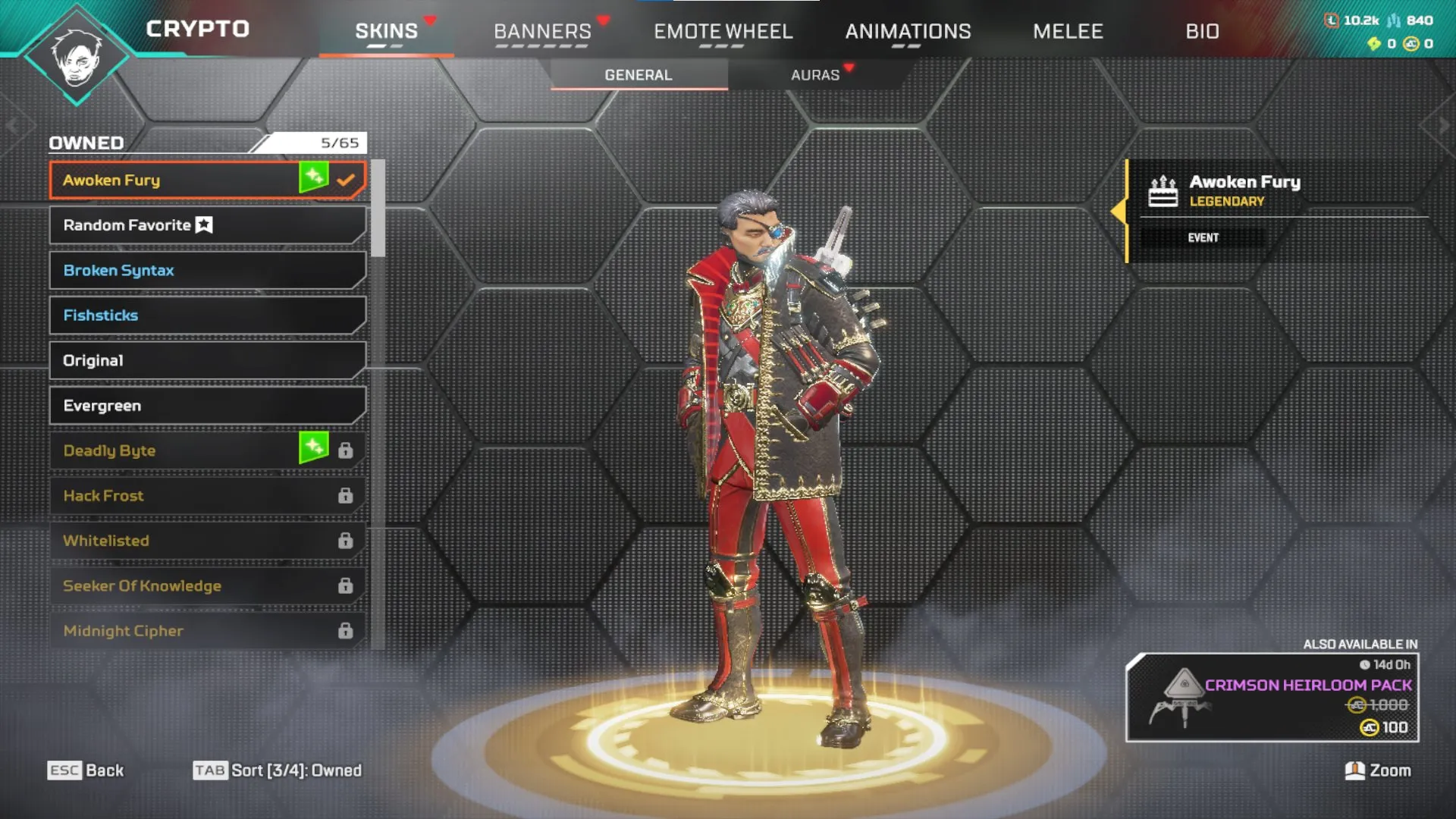1456x819 pixels.
Task: Click the crafting materials icon showing 840
Action: click(1394, 20)
